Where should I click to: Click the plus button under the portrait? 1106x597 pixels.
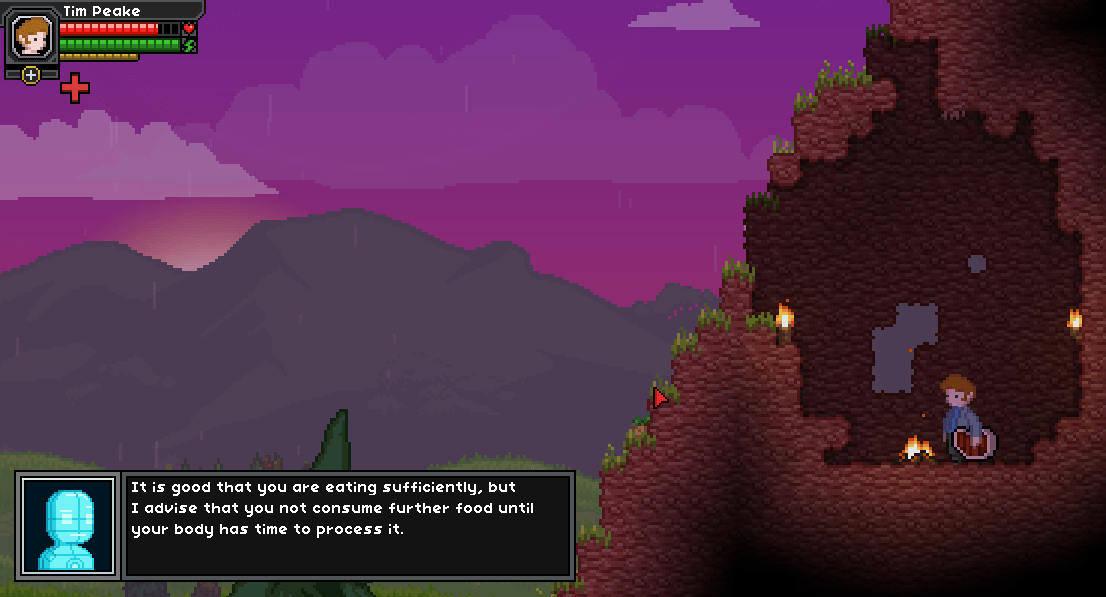pyautogui.click(x=31, y=75)
